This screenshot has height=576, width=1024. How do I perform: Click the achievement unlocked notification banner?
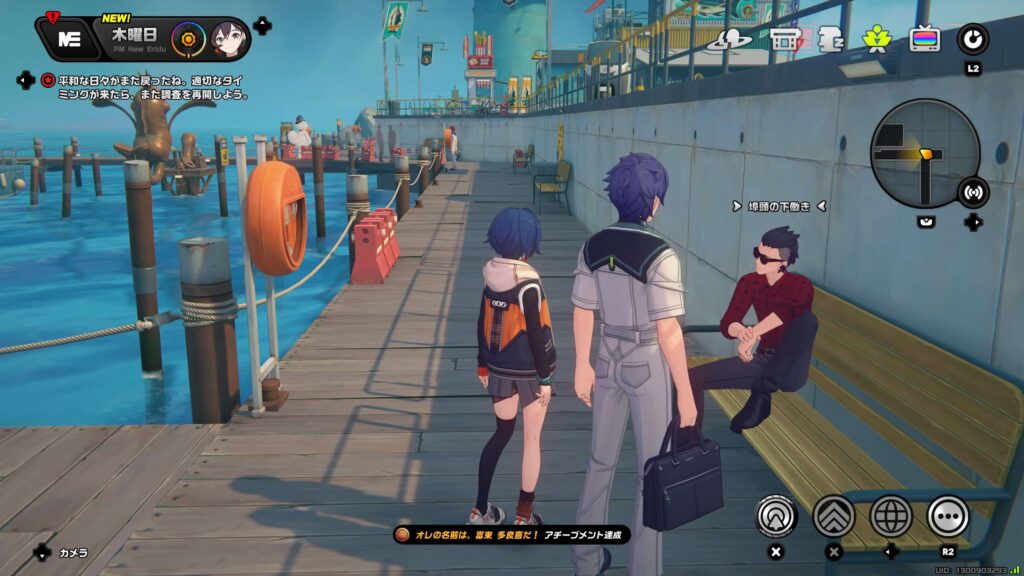[x=512, y=536]
